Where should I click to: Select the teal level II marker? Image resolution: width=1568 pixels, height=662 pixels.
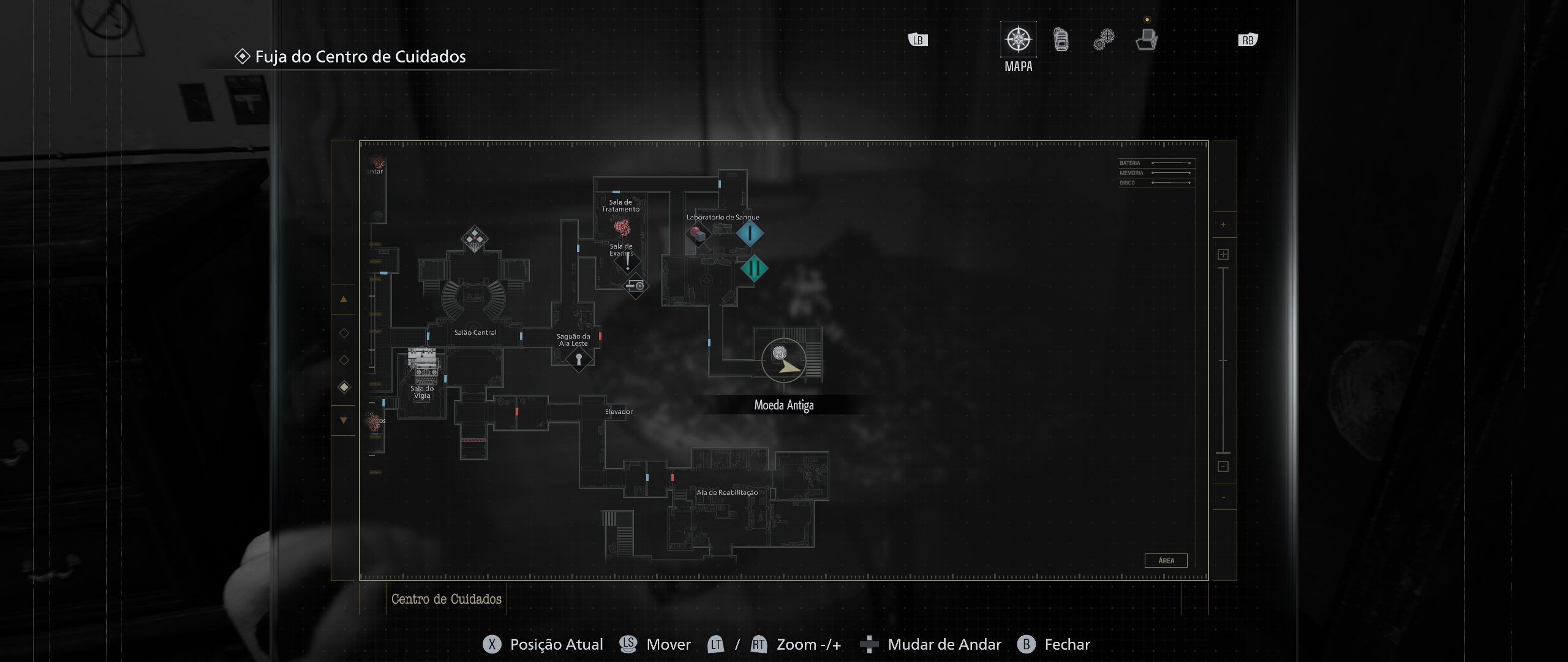pyautogui.click(x=754, y=268)
